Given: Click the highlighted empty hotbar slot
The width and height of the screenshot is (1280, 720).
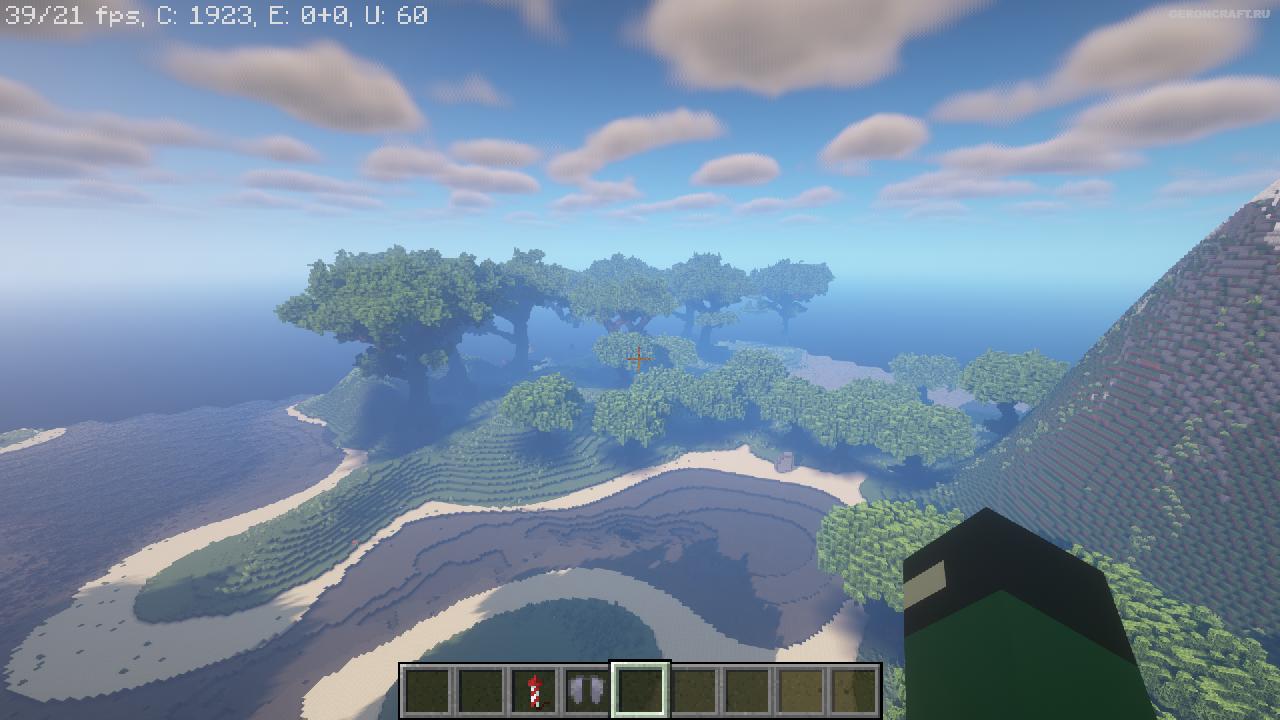Looking at the screenshot, I should click(x=640, y=691).
